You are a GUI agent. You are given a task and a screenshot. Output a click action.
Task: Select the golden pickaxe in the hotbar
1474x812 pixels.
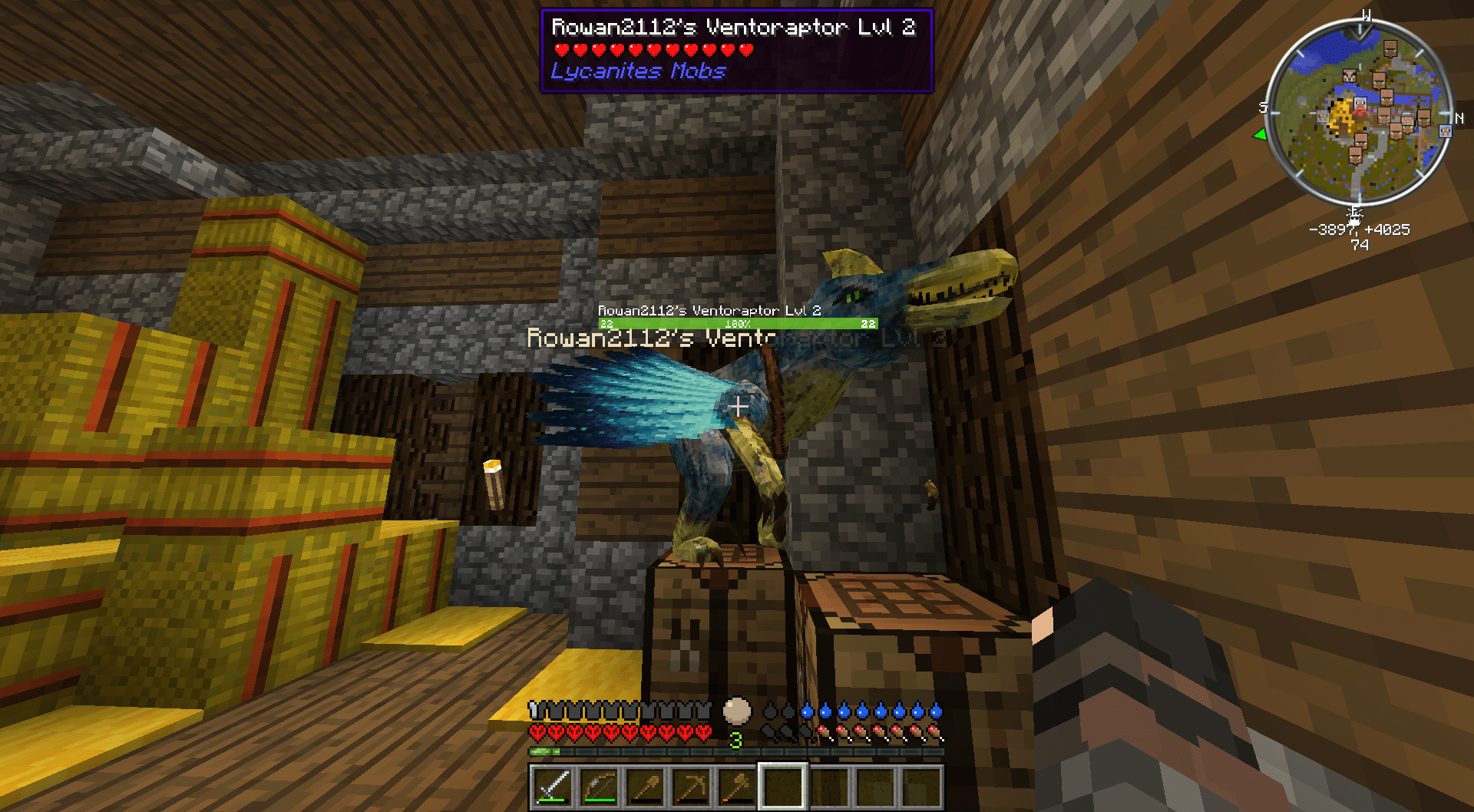click(x=689, y=787)
